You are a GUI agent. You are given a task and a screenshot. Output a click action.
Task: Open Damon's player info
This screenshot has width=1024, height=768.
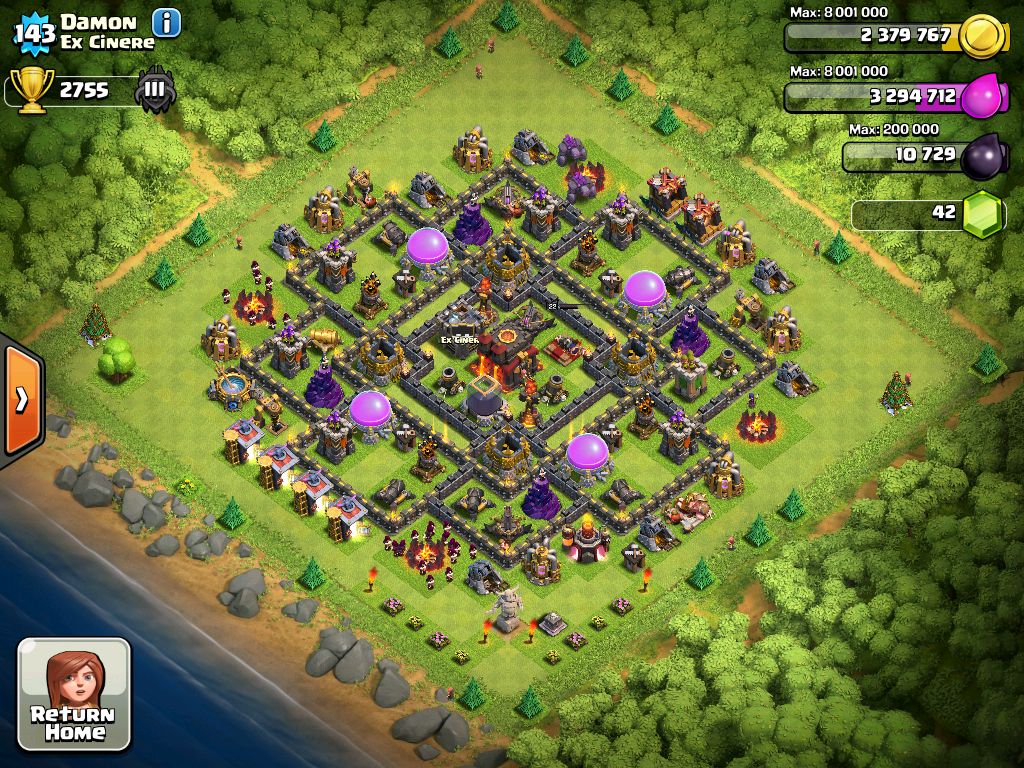[166, 21]
